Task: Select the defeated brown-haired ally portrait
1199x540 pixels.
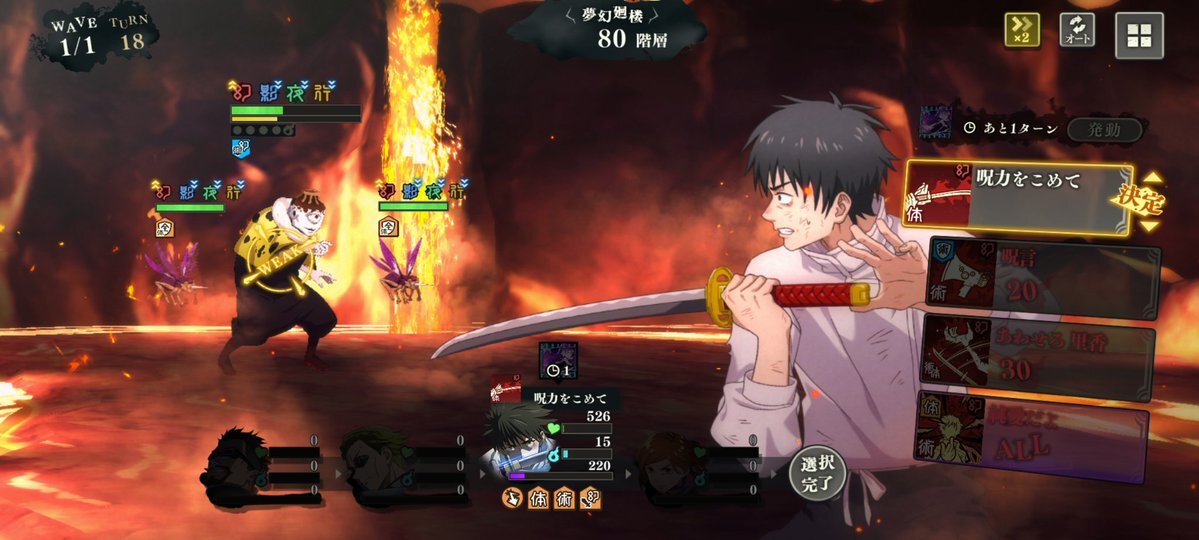Action: (x=668, y=462)
